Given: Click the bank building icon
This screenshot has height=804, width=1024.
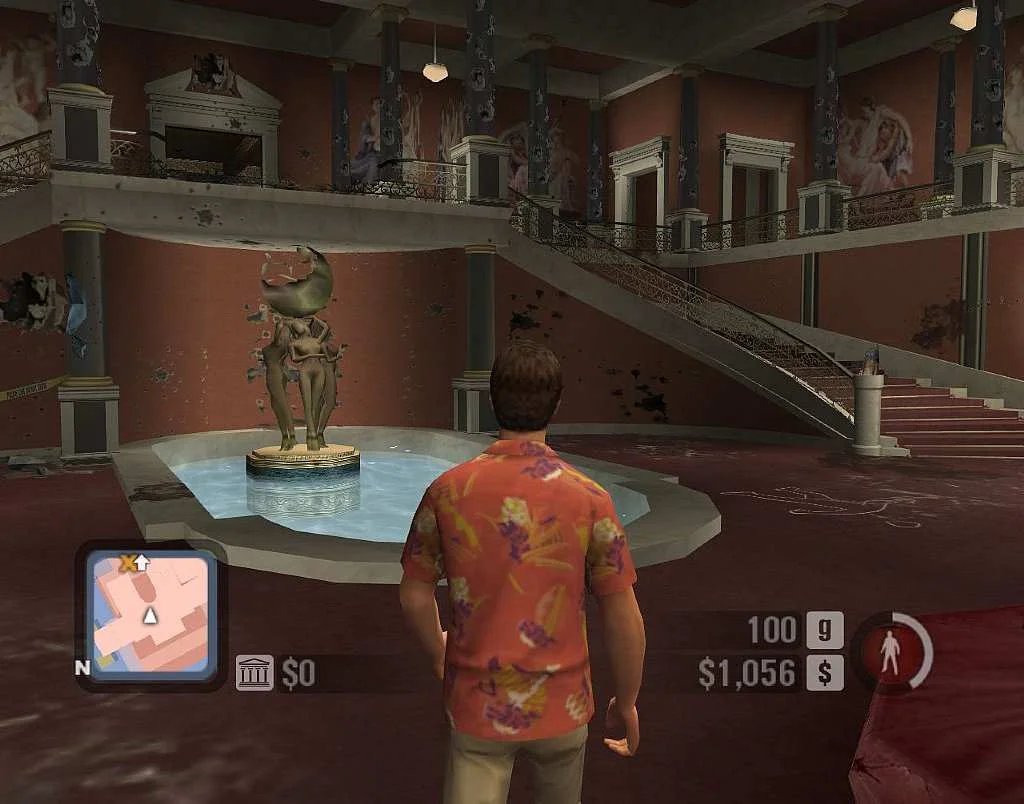Looking at the screenshot, I should (254, 673).
